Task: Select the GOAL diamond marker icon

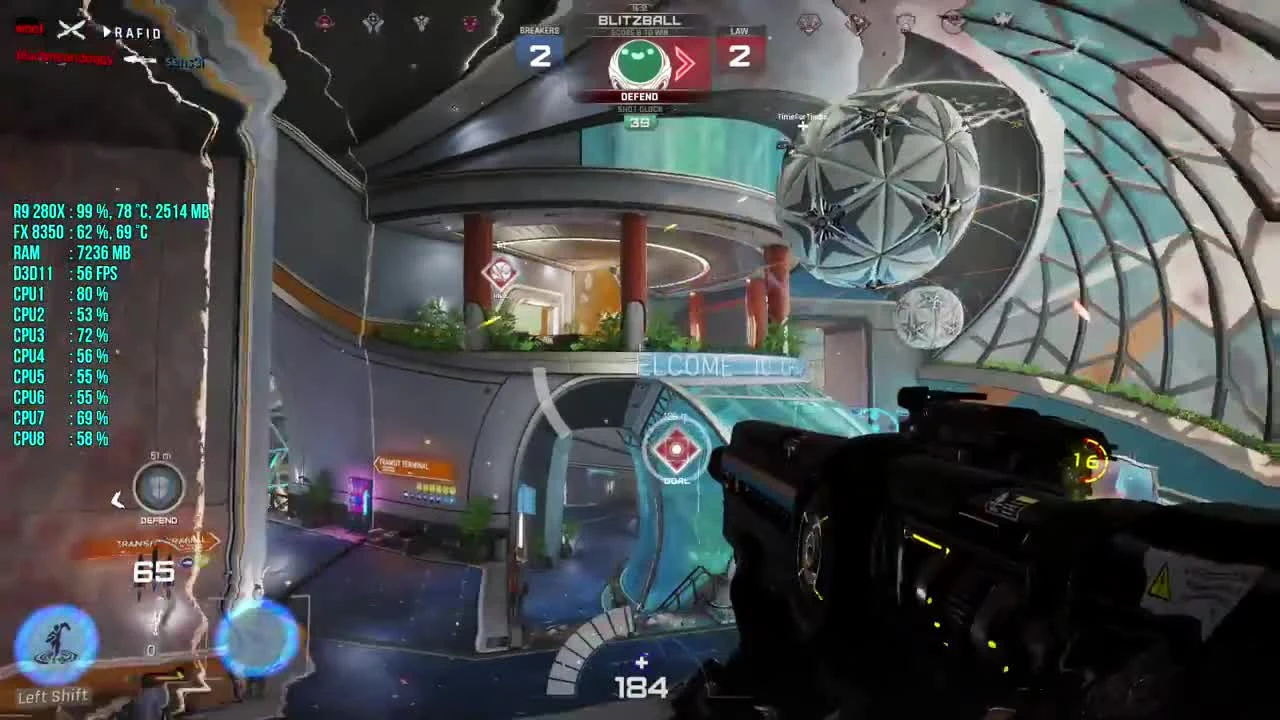Action: click(676, 451)
